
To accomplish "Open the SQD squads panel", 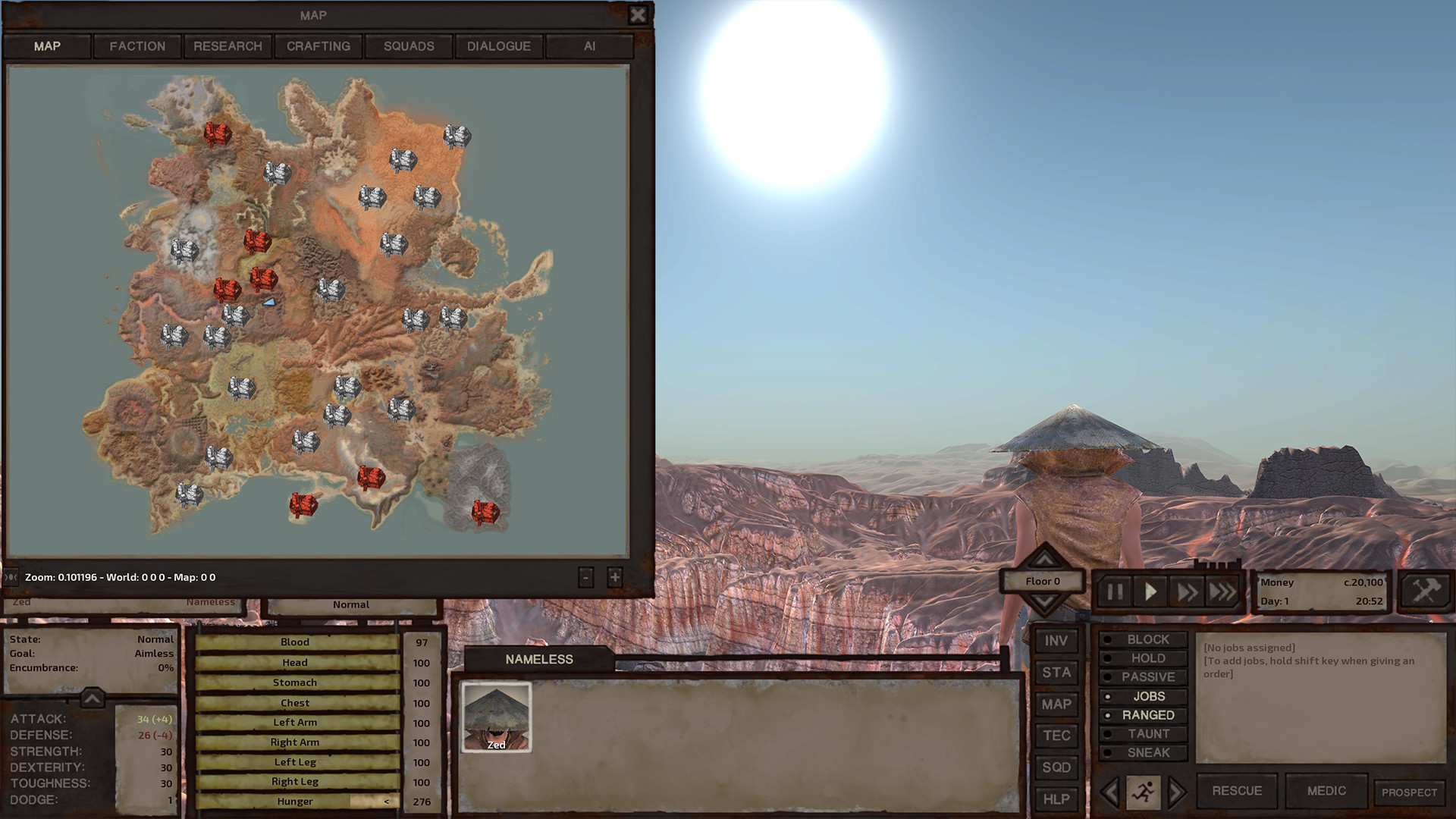I will pos(1056,767).
